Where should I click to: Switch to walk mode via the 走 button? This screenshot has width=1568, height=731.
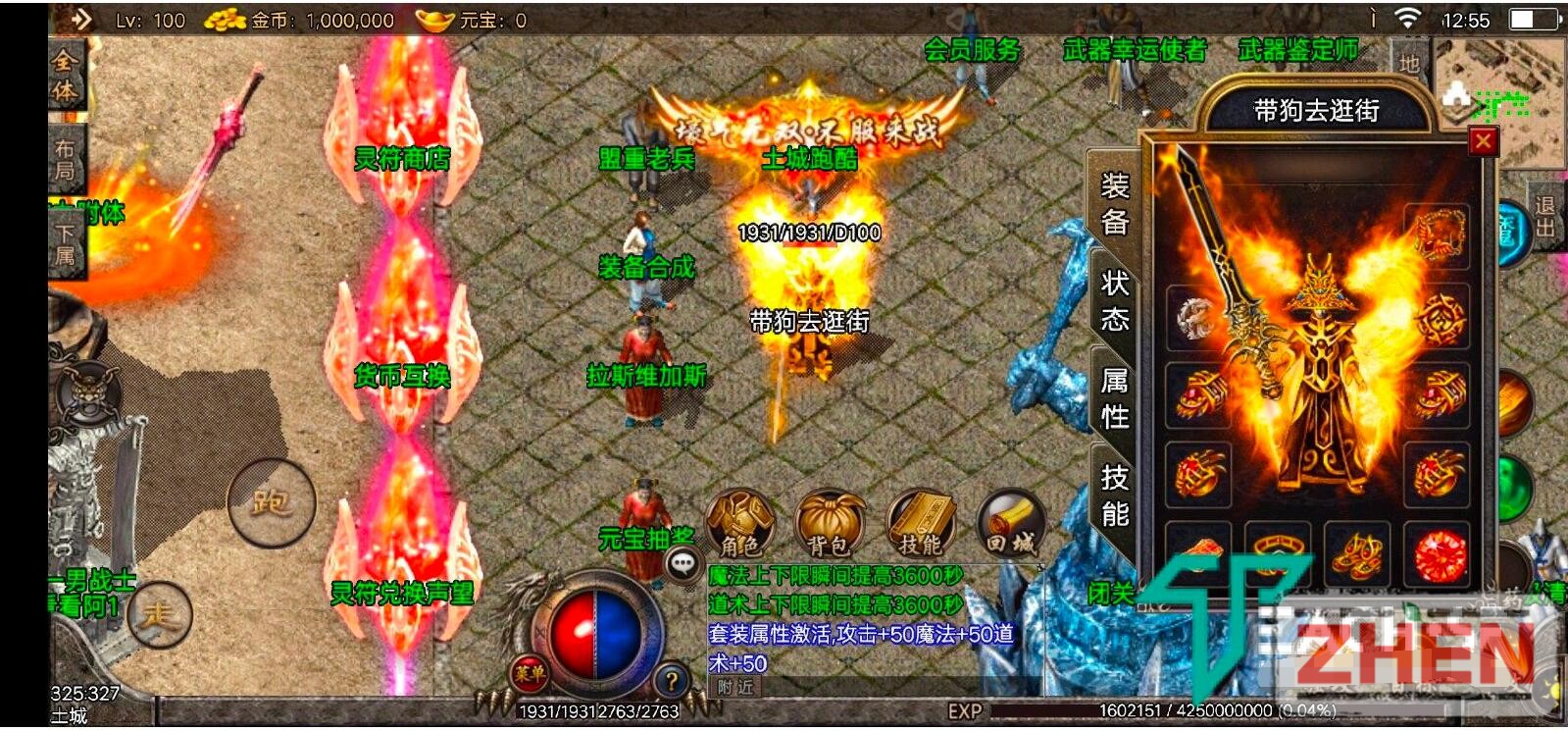click(161, 613)
